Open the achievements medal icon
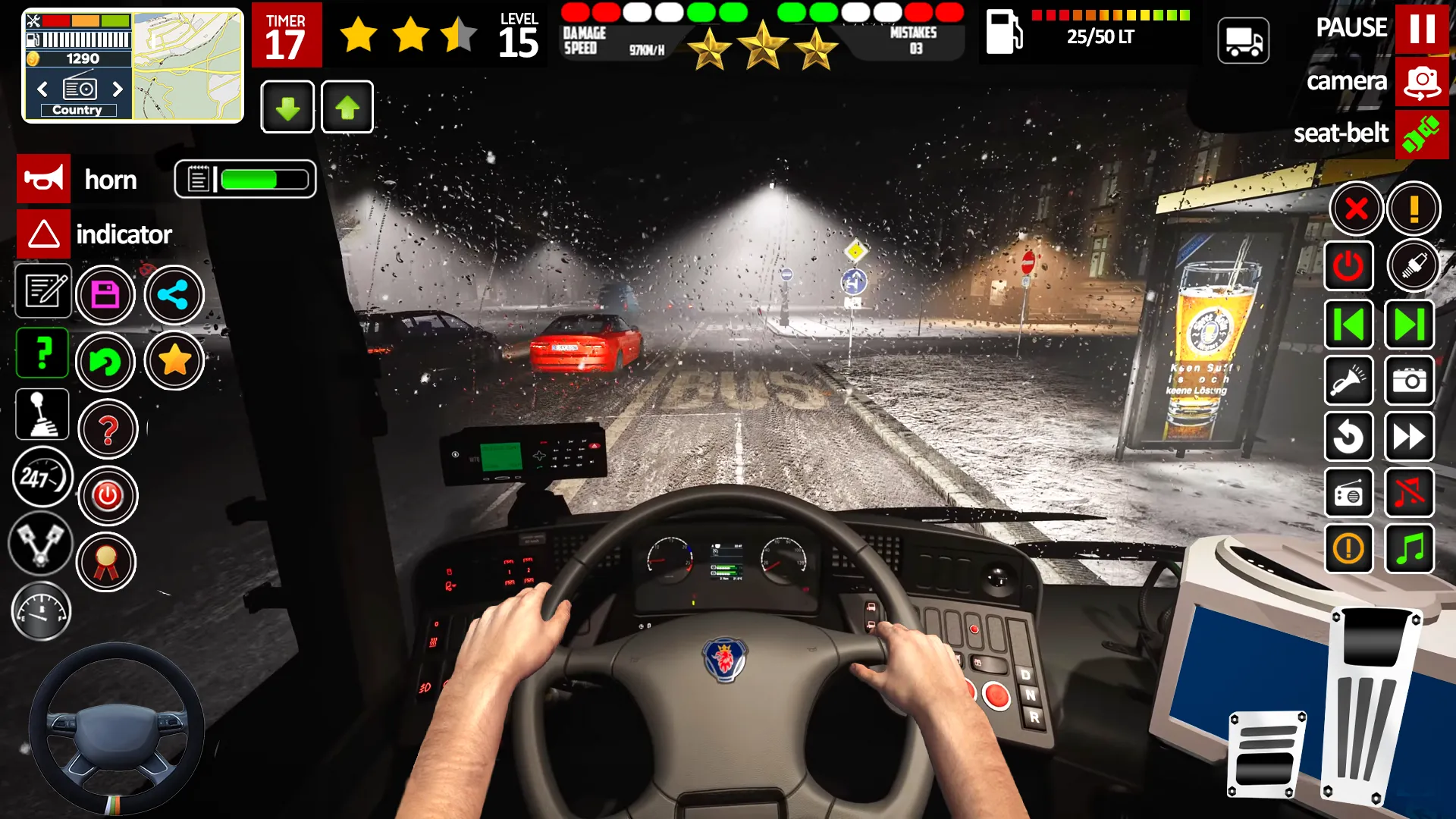Screen dimensions: 1456x819 [106, 562]
